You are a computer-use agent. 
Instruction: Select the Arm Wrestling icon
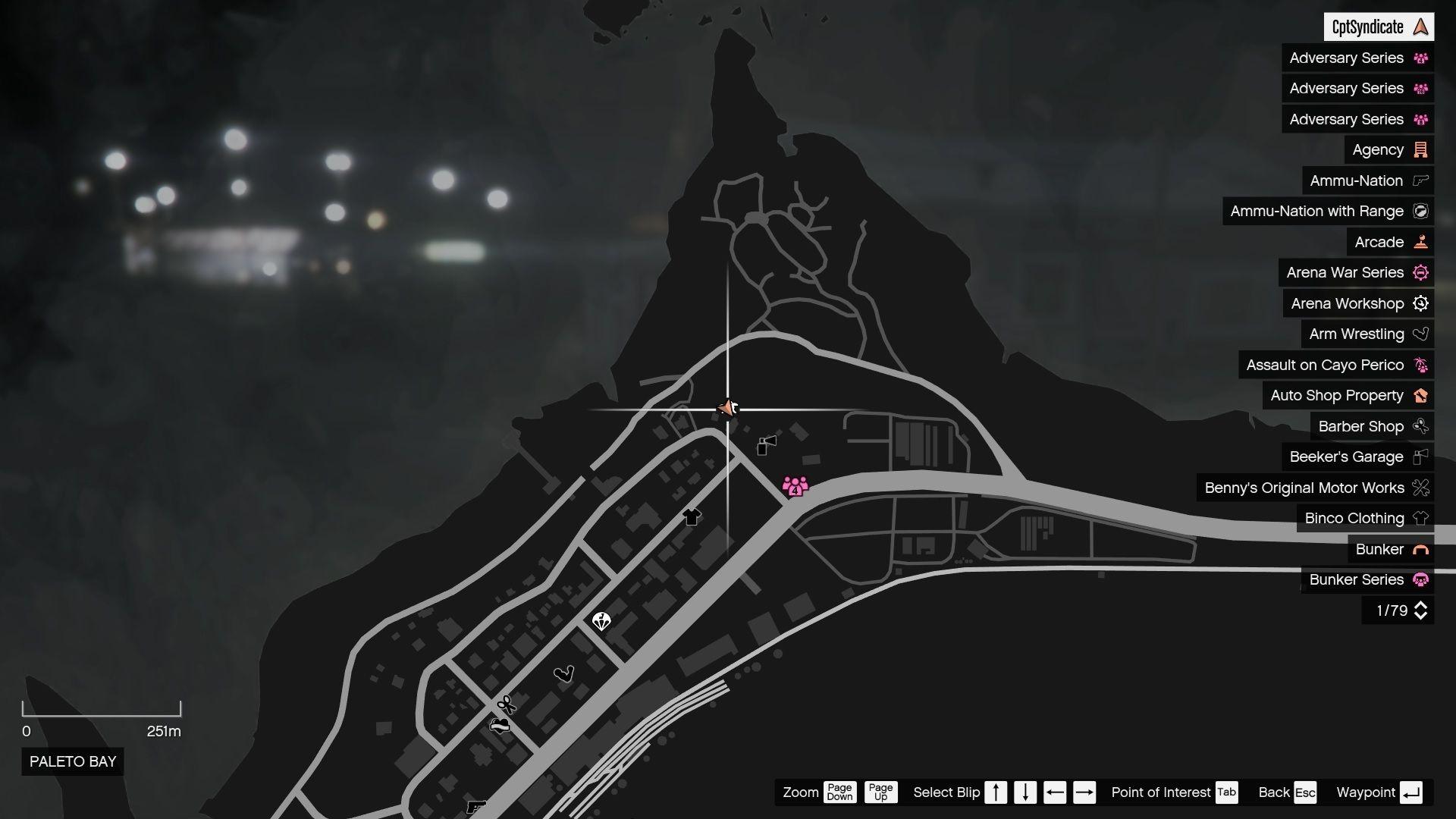tap(1421, 334)
